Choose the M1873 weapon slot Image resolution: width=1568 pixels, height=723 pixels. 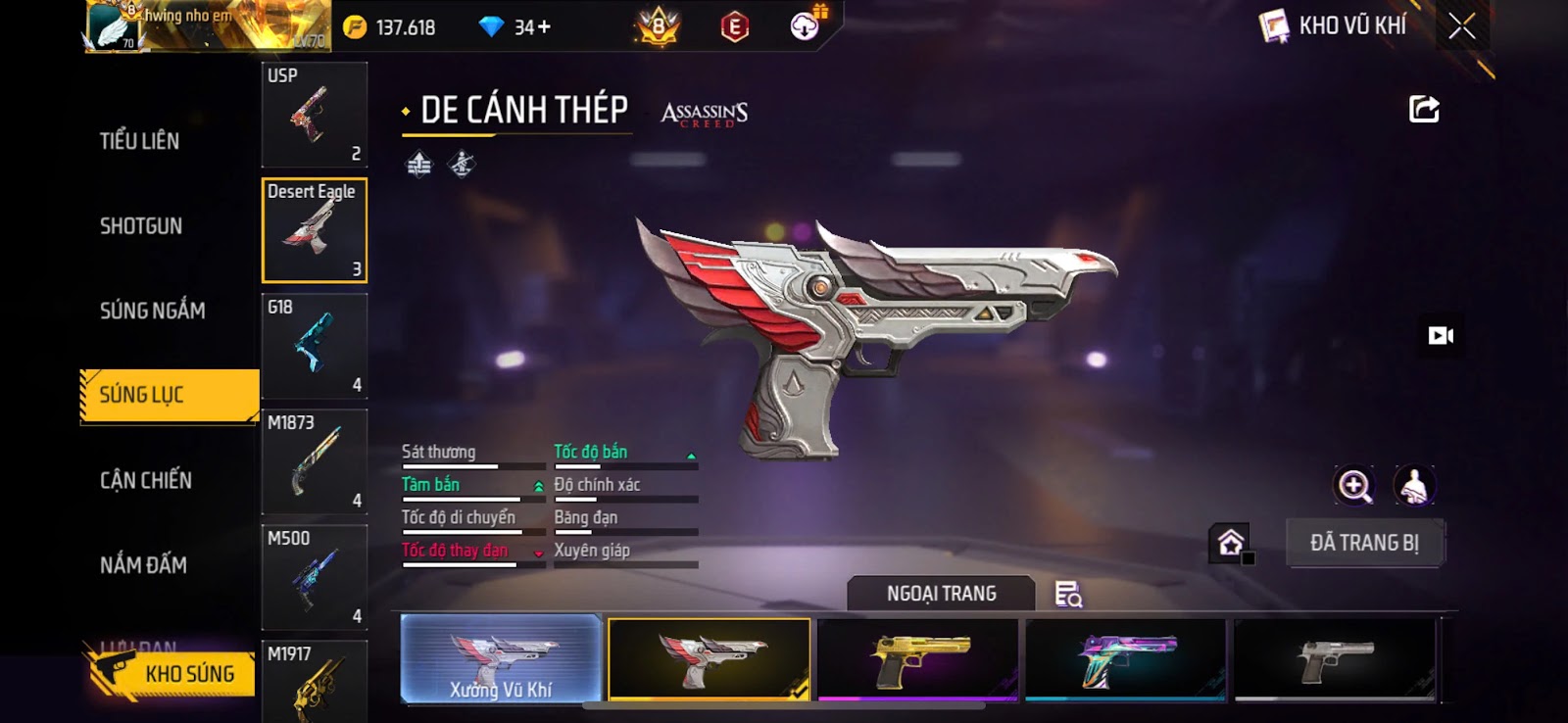pyautogui.click(x=315, y=461)
